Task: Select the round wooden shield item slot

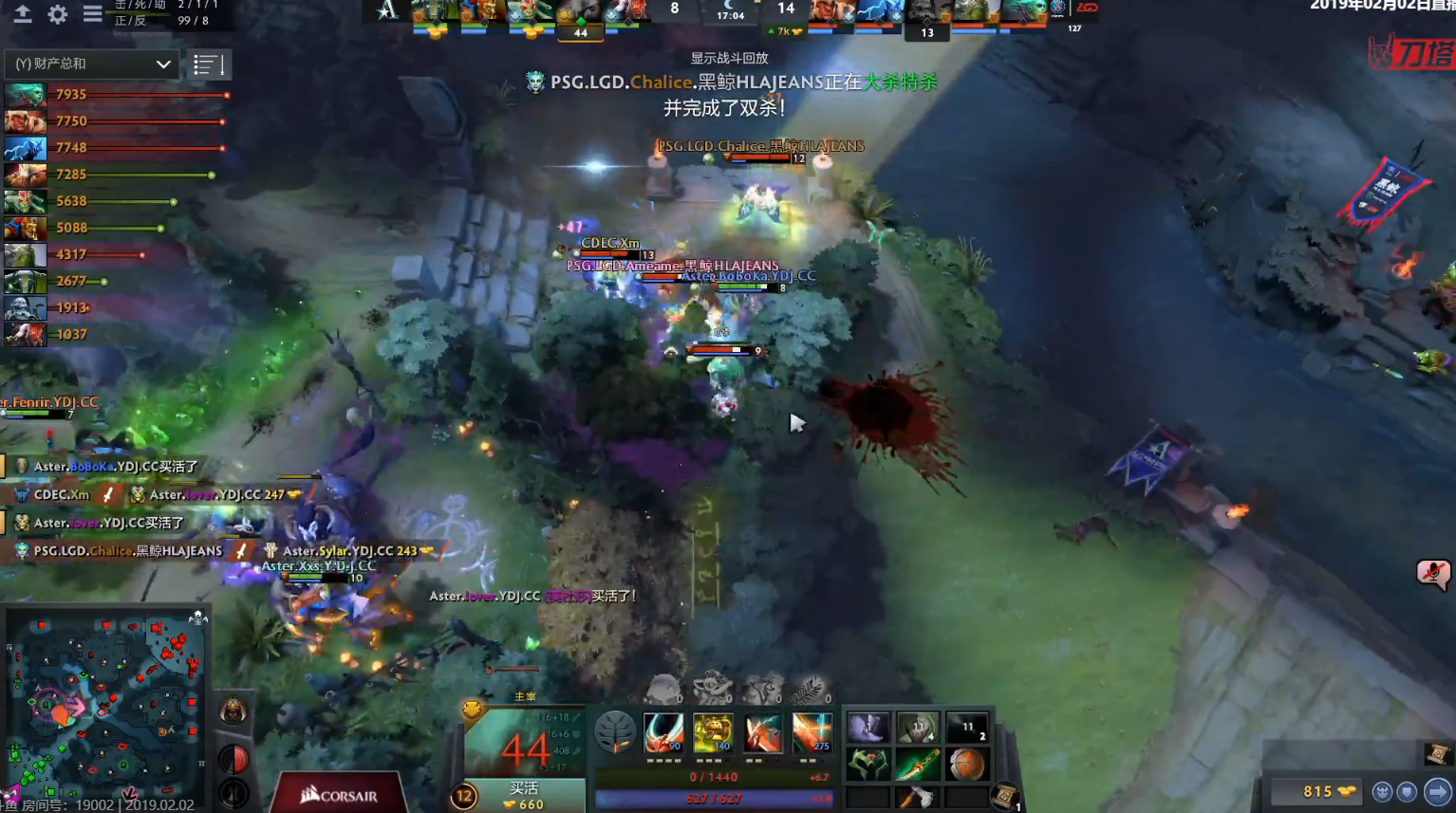Action: pyautogui.click(x=966, y=765)
